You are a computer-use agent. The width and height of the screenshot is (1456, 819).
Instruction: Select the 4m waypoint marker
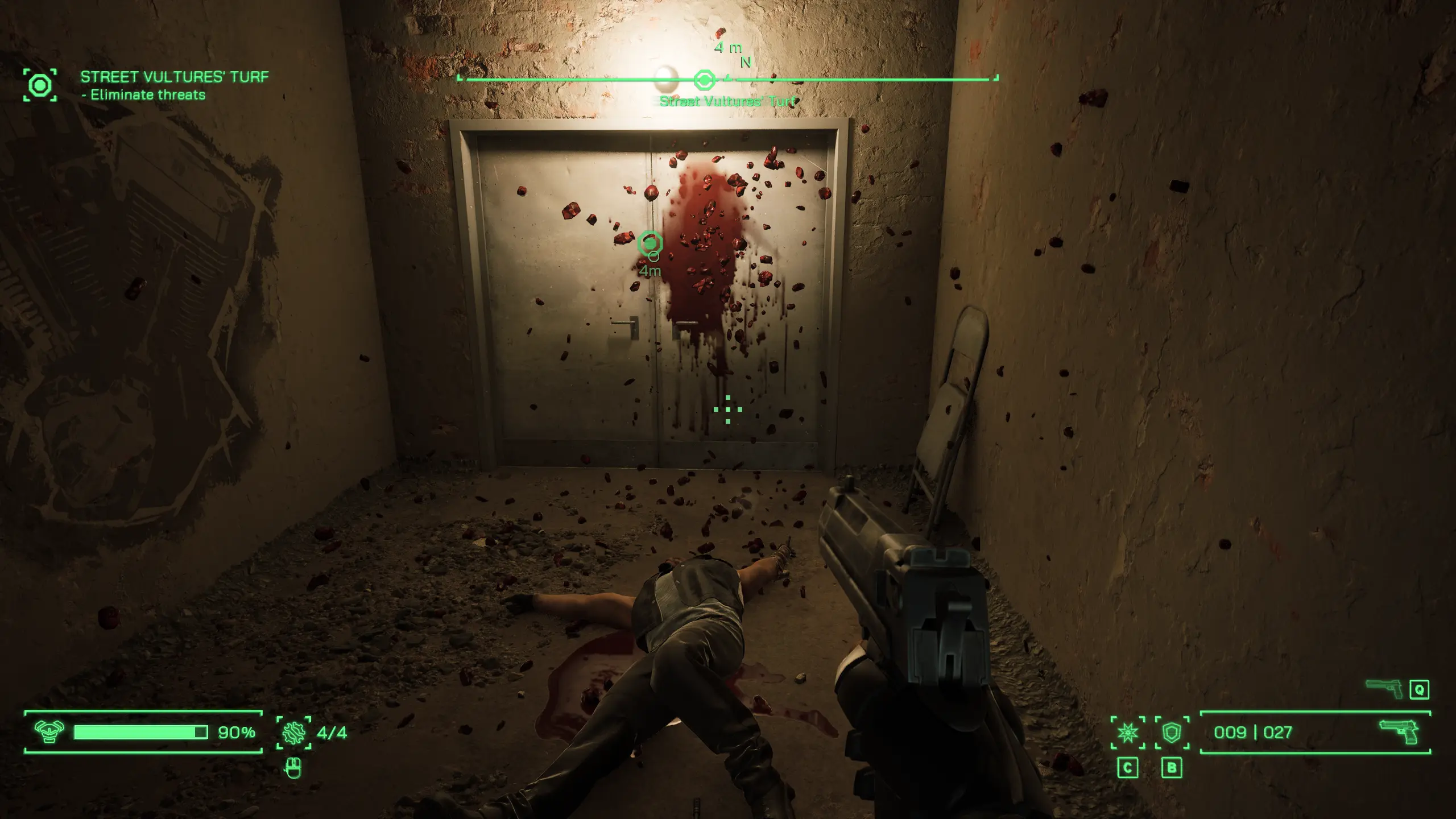[x=650, y=244]
